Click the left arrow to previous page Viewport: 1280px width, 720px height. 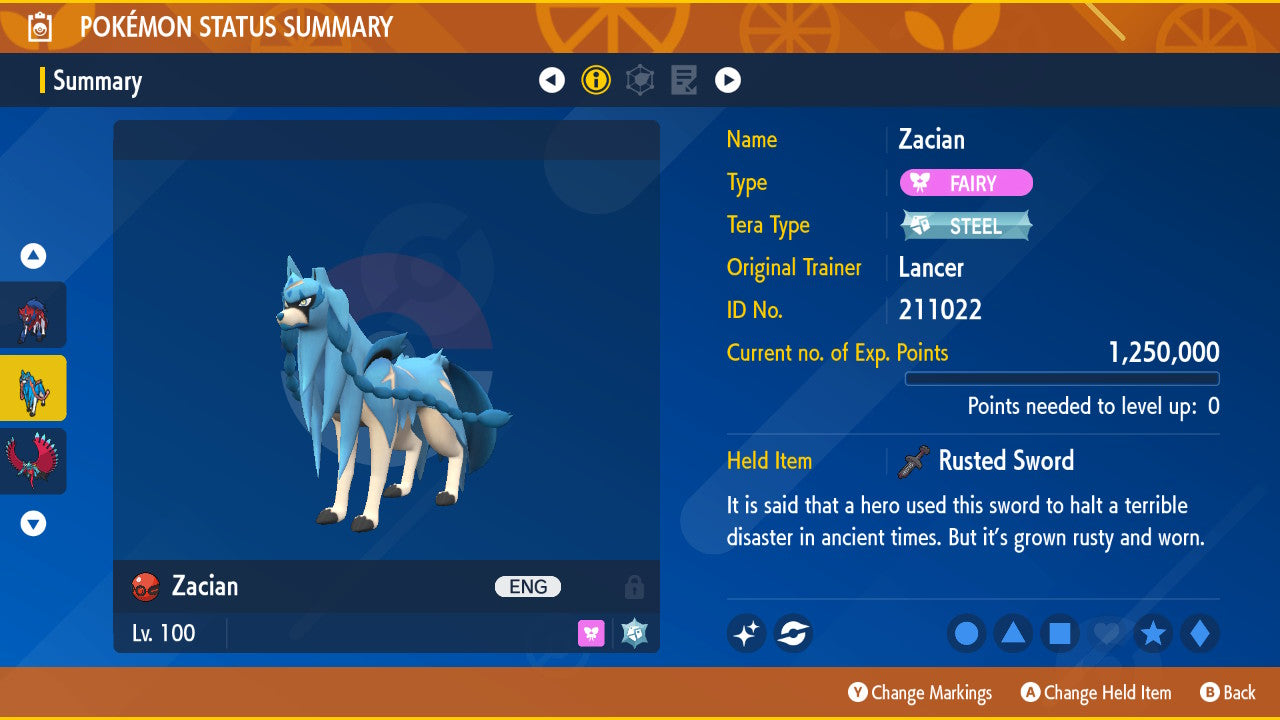pos(552,79)
